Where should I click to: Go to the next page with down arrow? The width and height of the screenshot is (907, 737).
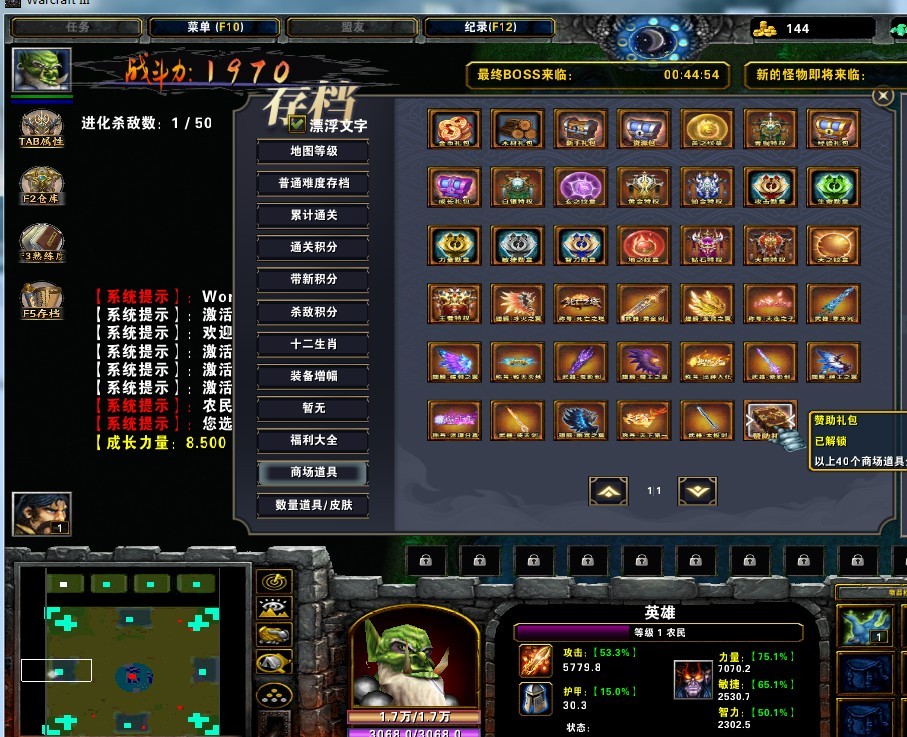698,490
